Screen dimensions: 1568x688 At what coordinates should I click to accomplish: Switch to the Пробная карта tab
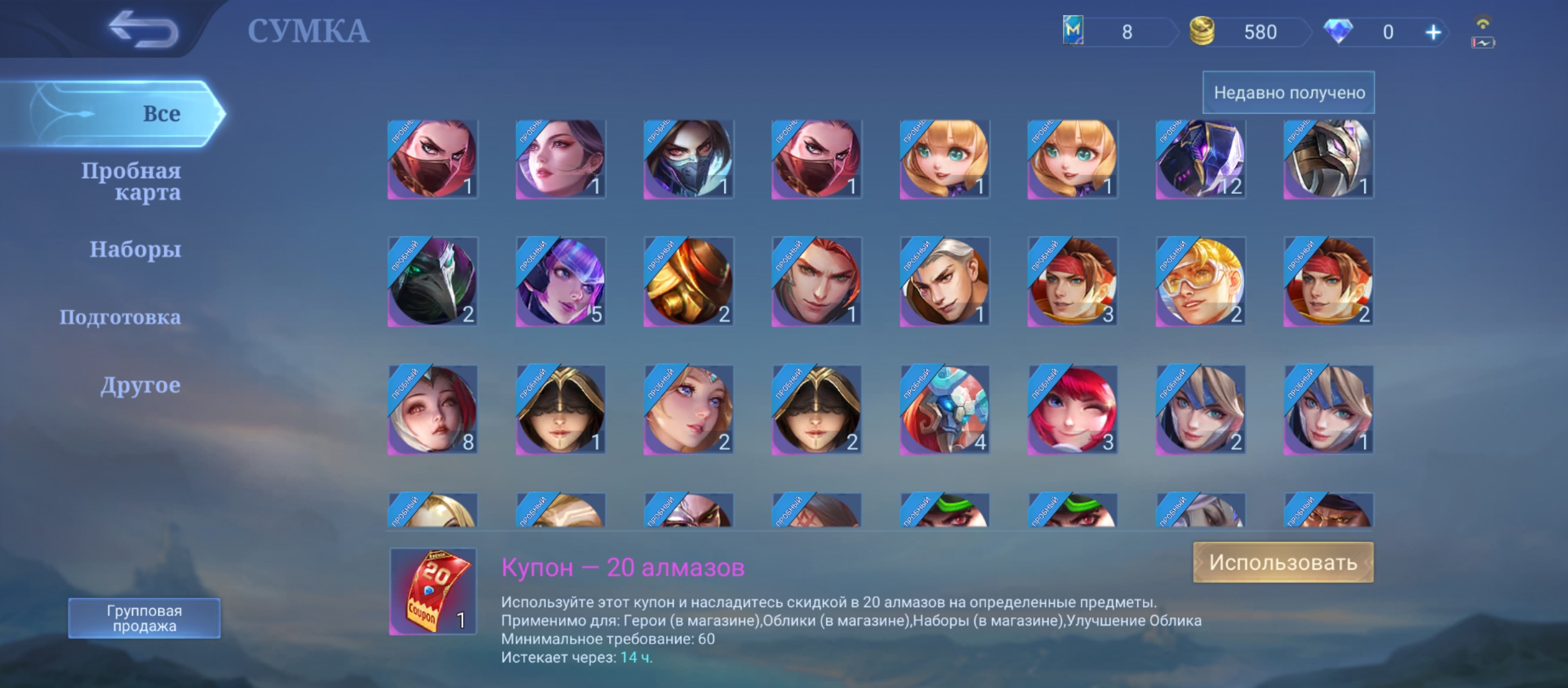[131, 181]
